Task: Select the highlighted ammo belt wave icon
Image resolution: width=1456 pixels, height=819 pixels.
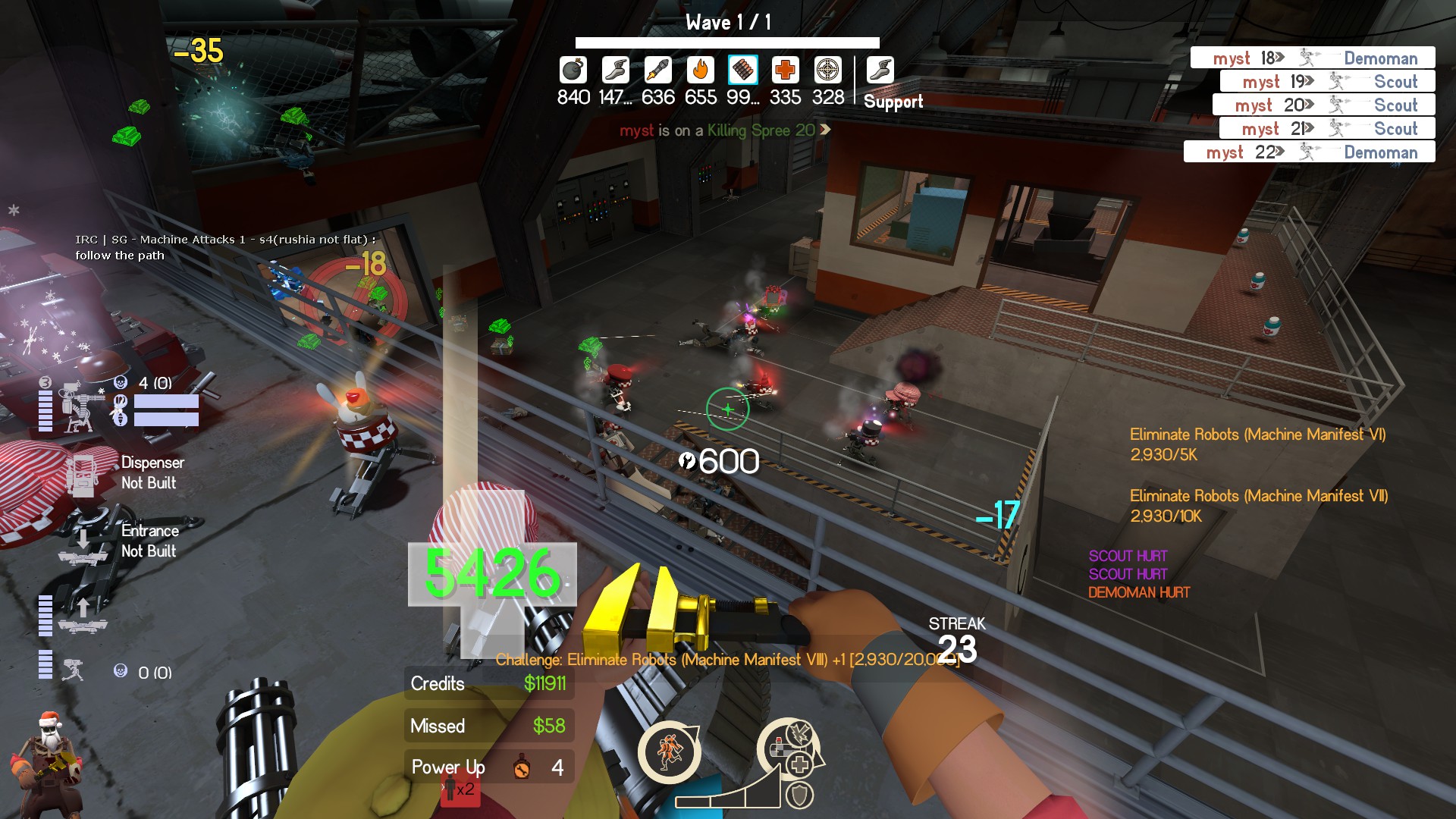Action: 742,70
